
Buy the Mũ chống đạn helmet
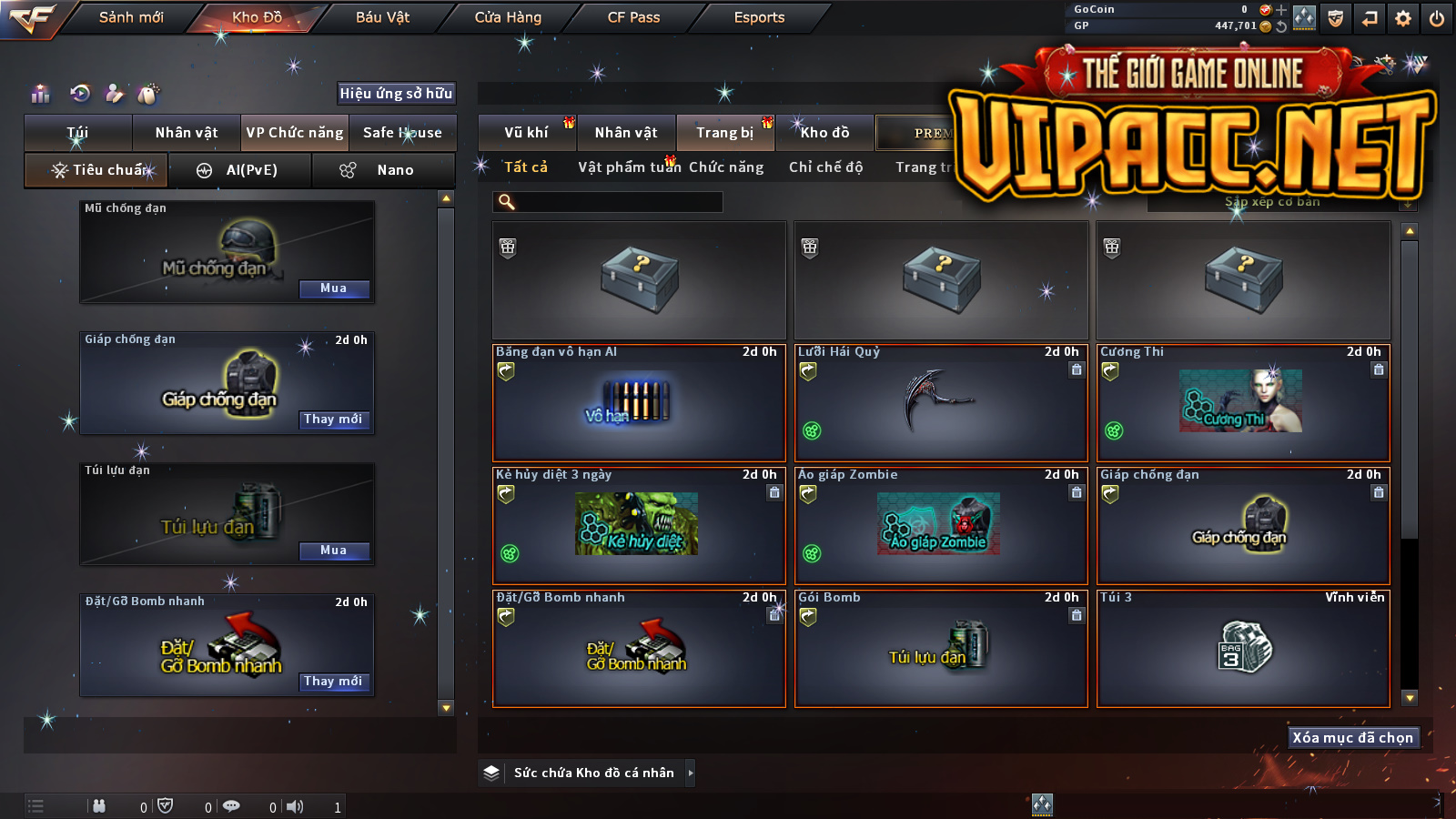pos(334,288)
